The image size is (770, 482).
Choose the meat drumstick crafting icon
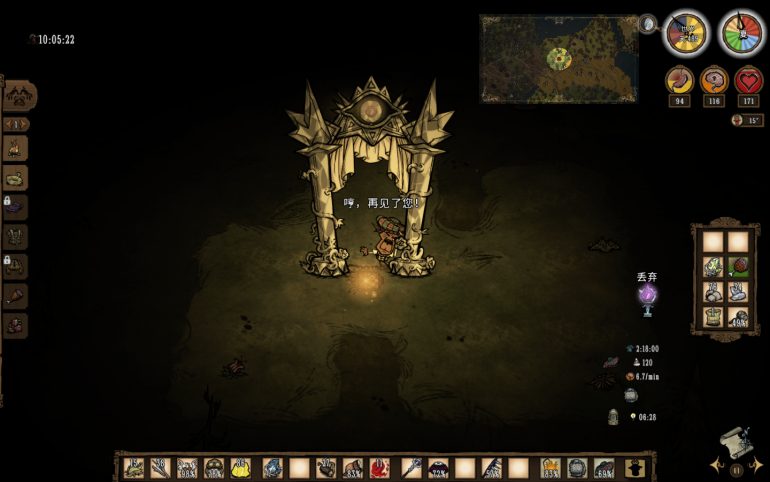pos(15,297)
